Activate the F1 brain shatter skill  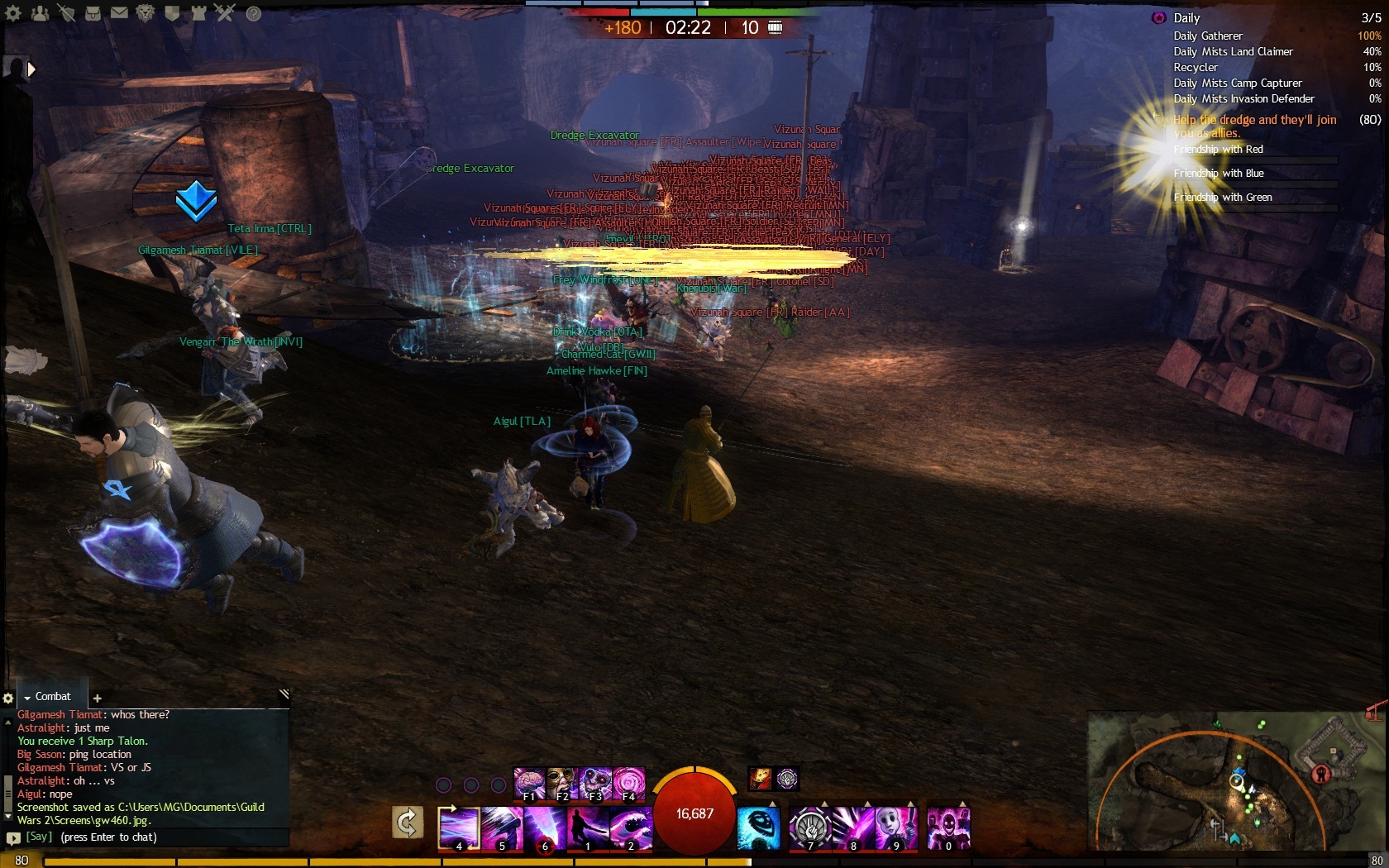tap(529, 783)
